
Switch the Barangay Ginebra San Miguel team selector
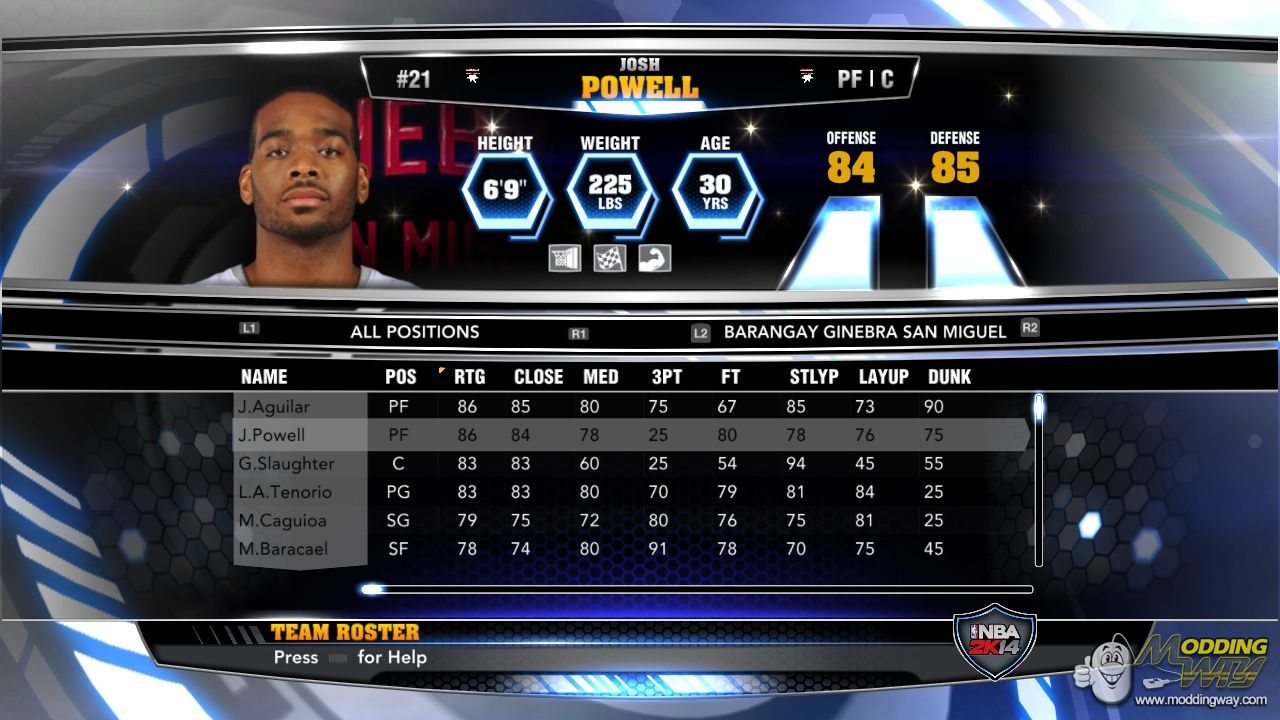coord(864,332)
